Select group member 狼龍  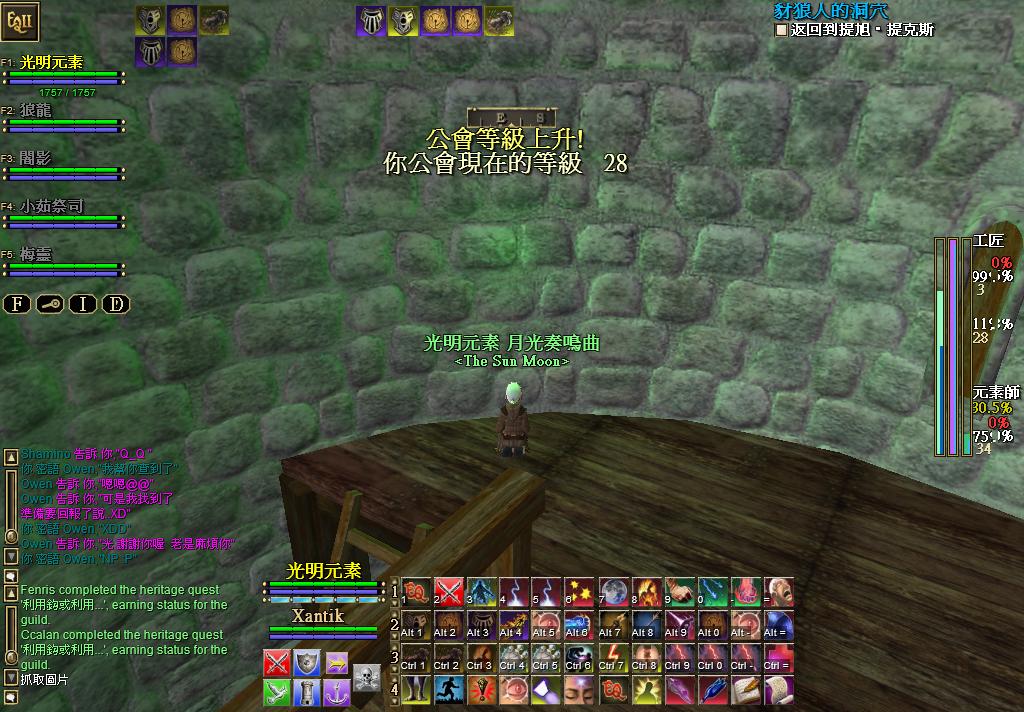coord(36,110)
